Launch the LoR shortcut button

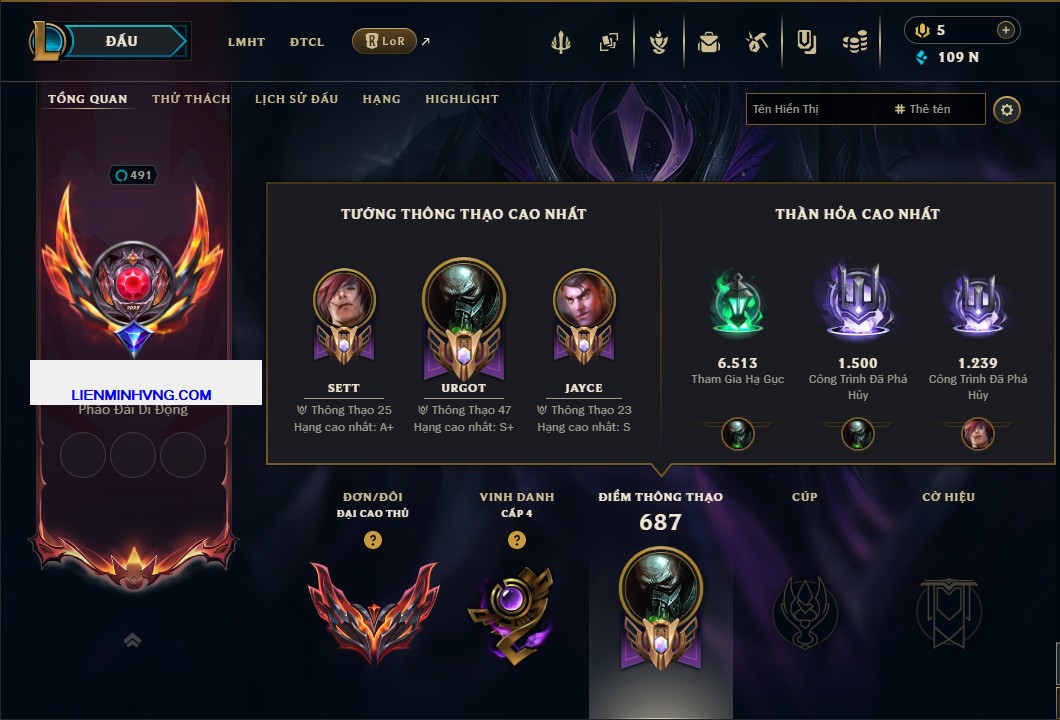click(384, 41)
